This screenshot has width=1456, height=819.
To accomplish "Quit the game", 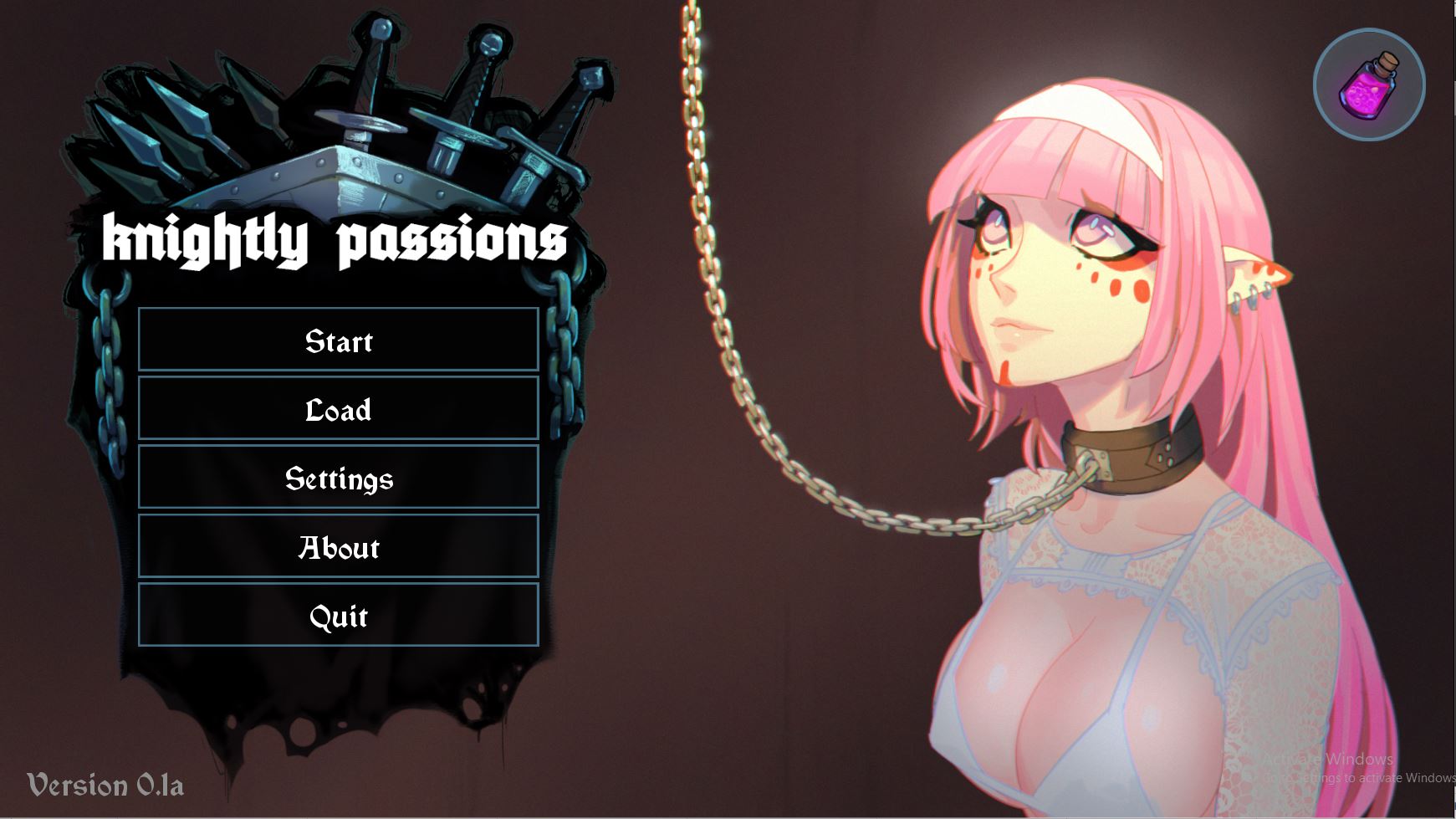I will 338,615.
